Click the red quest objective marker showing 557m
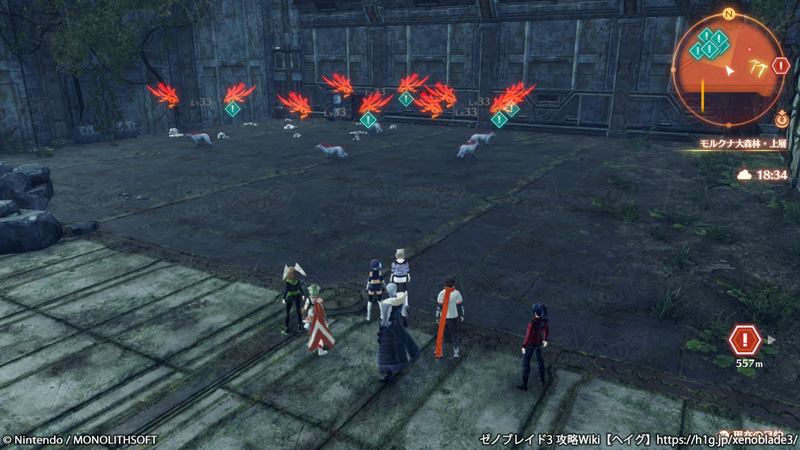The width and height of the screenshot is (800, 450). 744,340
